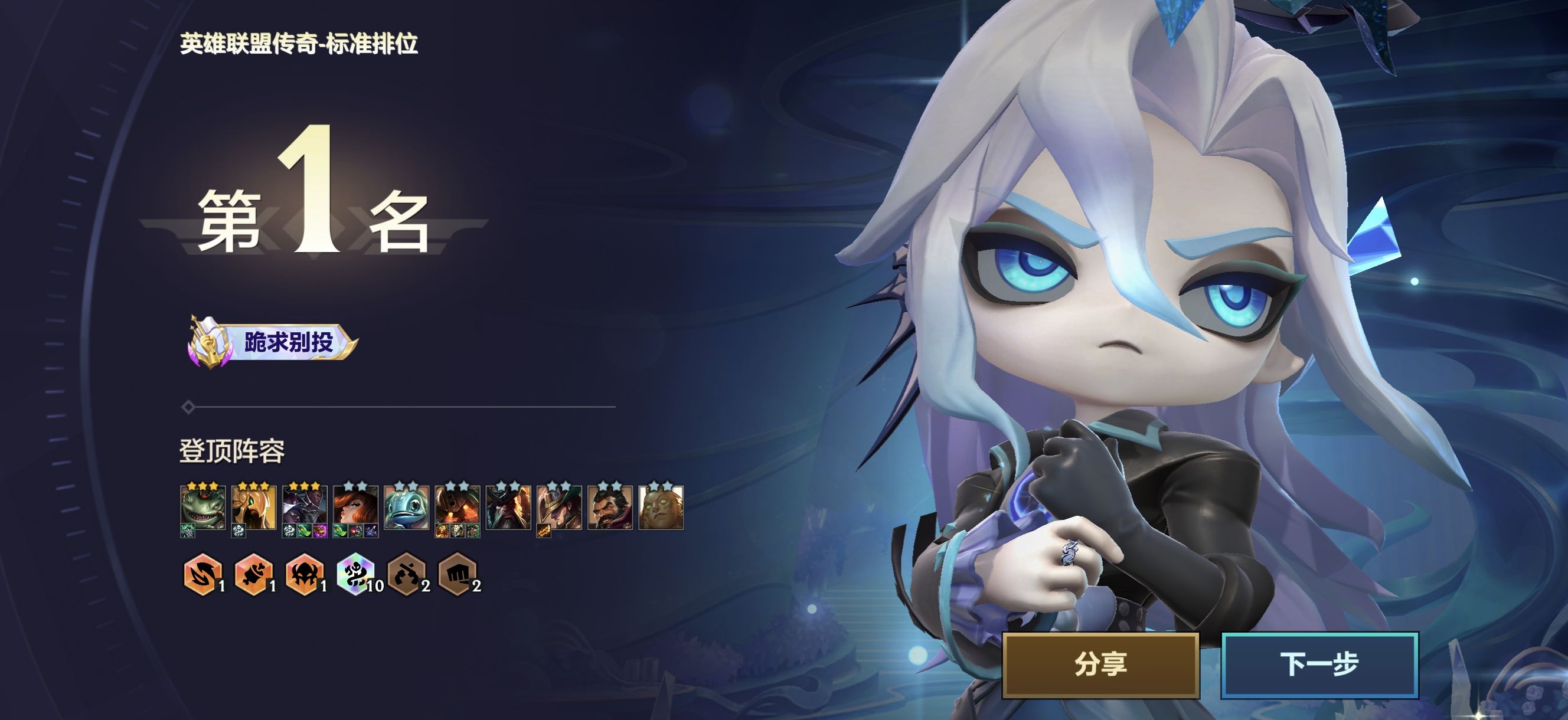Image resolution: width=1568 pixels, height=720 pixels.
Task: Show the rainbow Bilgewater trait with 10
Action: coord(355,574)
